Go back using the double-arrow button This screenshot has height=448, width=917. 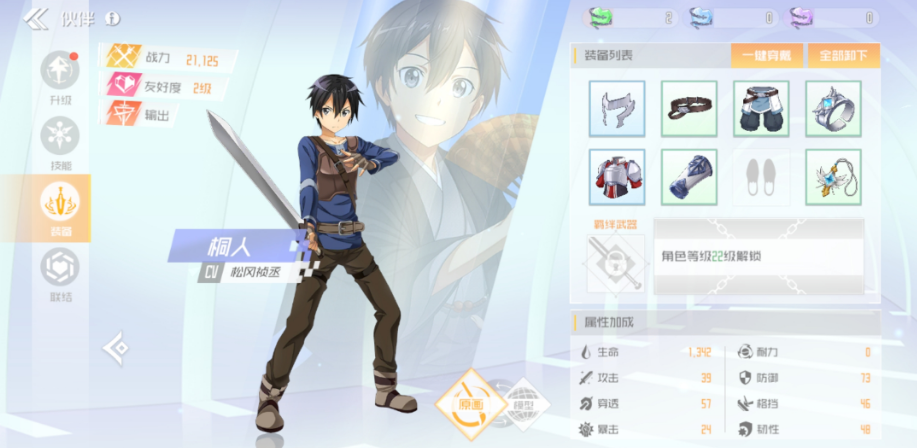tap(36, 18)
